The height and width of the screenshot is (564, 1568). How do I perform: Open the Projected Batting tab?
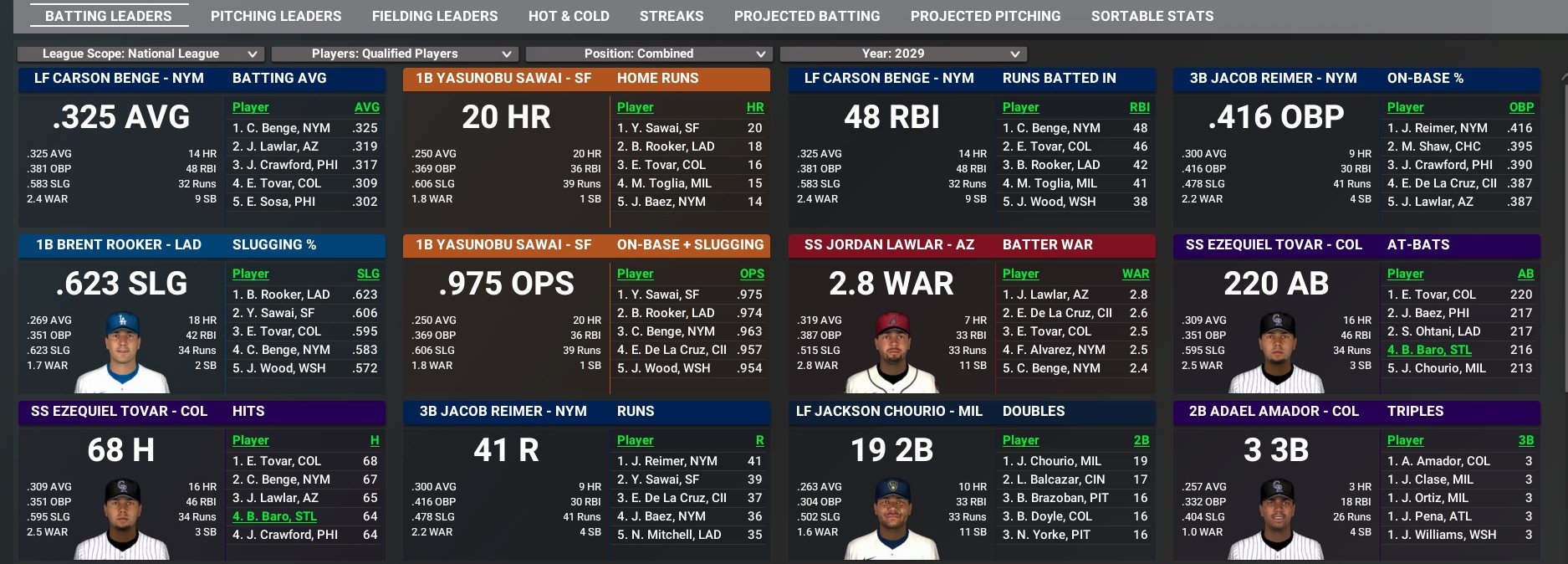point(807,16)
